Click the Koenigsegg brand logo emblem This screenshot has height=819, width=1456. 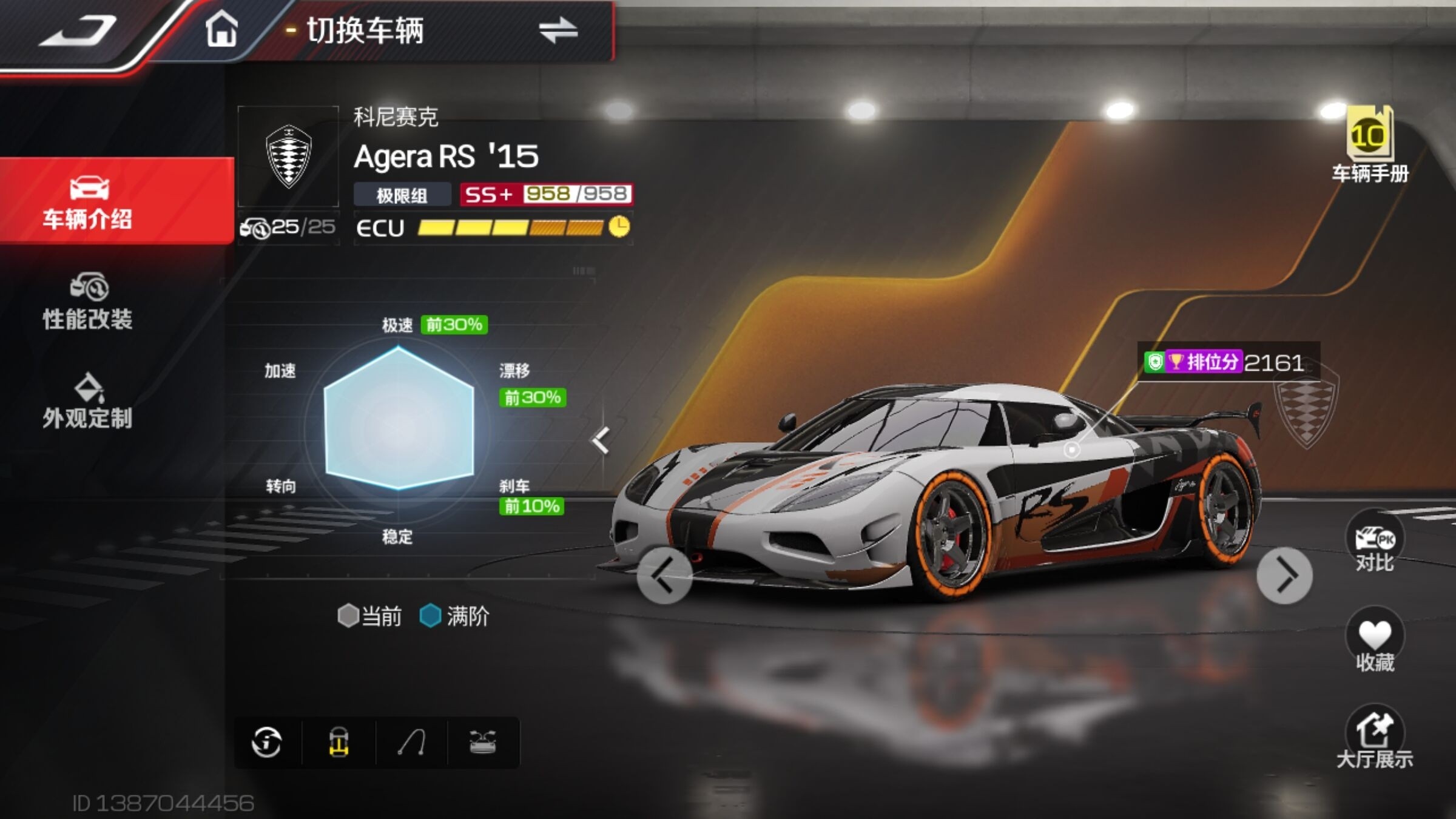289,157
